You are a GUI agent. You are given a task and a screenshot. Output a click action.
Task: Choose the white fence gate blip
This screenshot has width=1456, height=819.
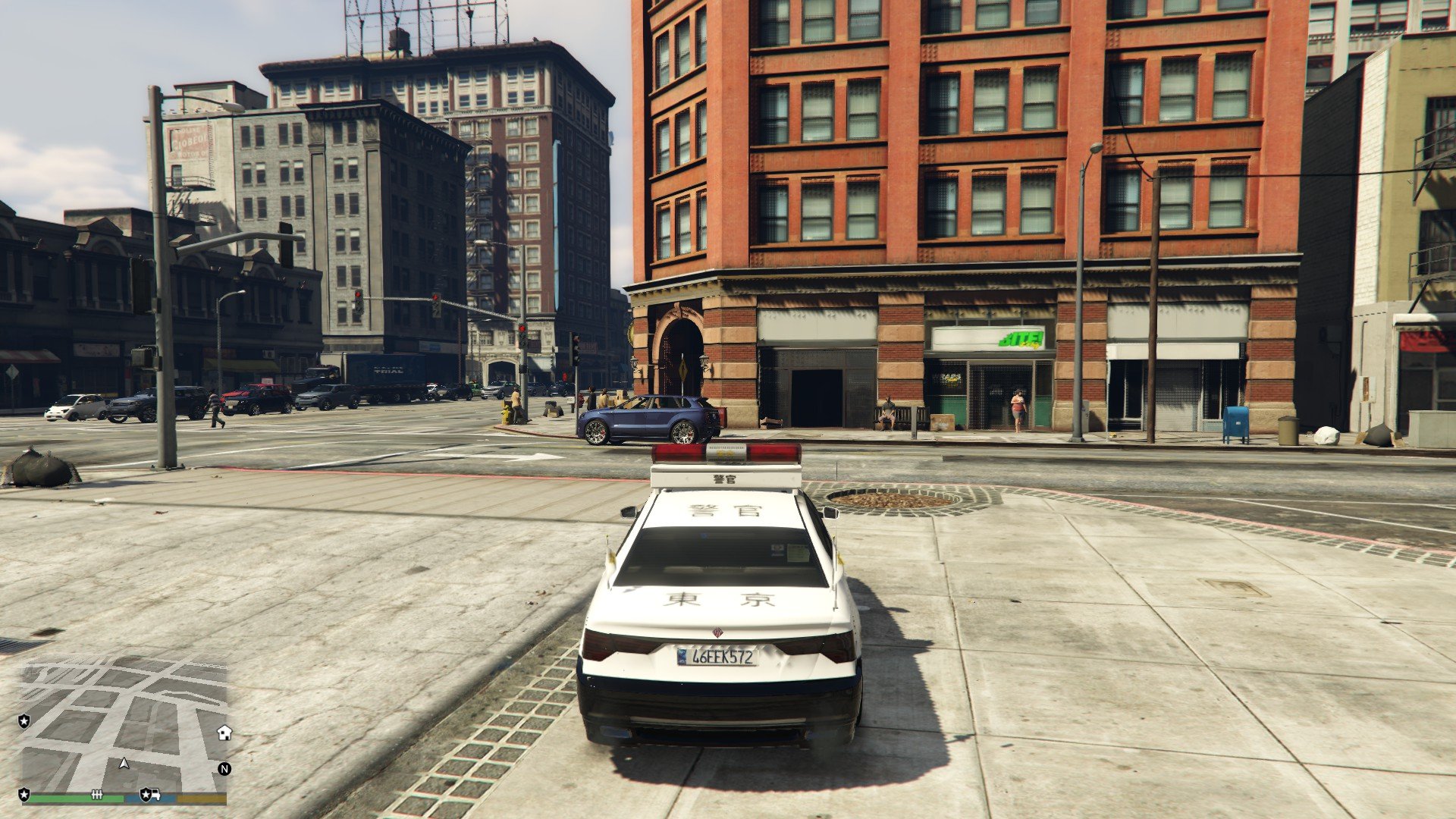click(x=96, y=795)
